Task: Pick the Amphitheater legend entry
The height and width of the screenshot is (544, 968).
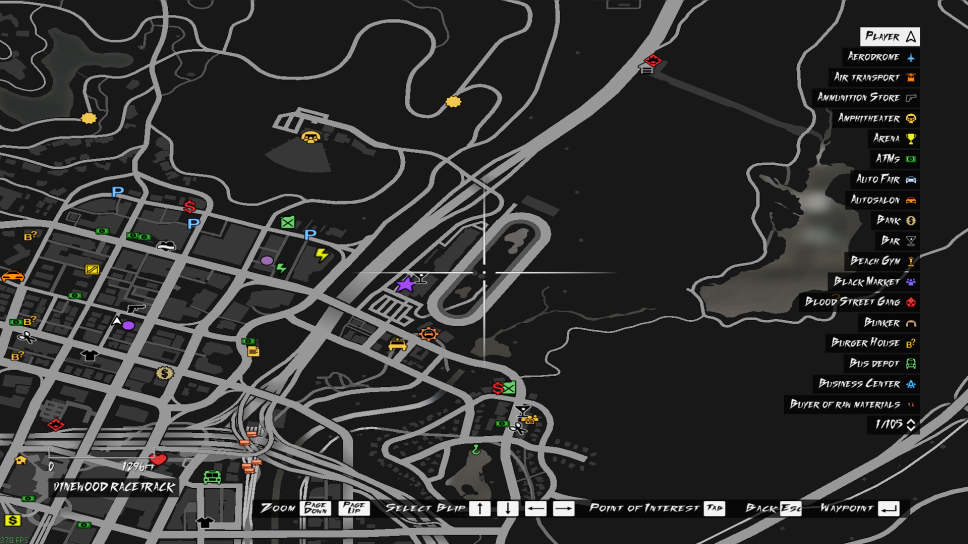Action: click(877, 118)
